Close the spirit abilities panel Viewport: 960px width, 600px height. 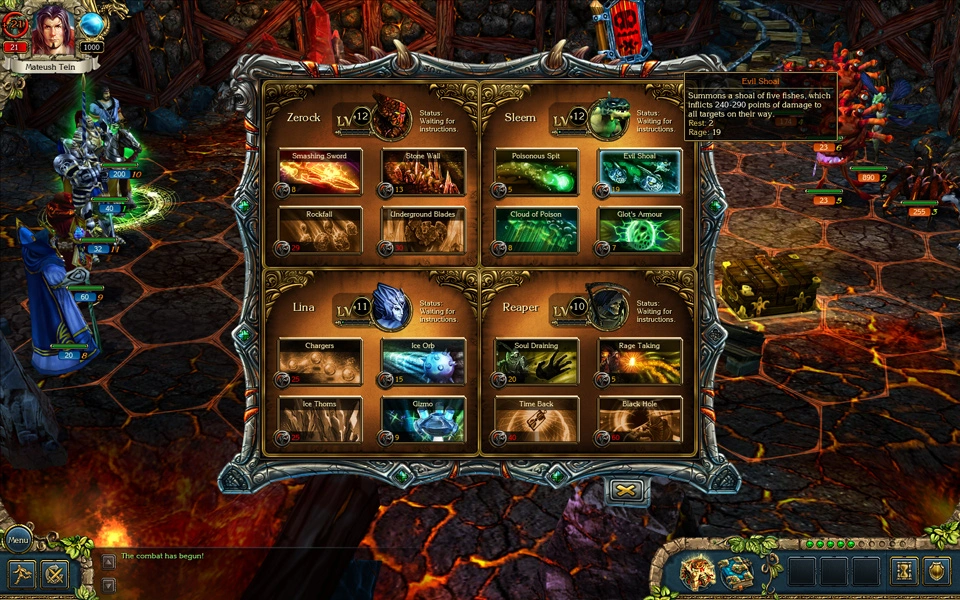[628, 490]
